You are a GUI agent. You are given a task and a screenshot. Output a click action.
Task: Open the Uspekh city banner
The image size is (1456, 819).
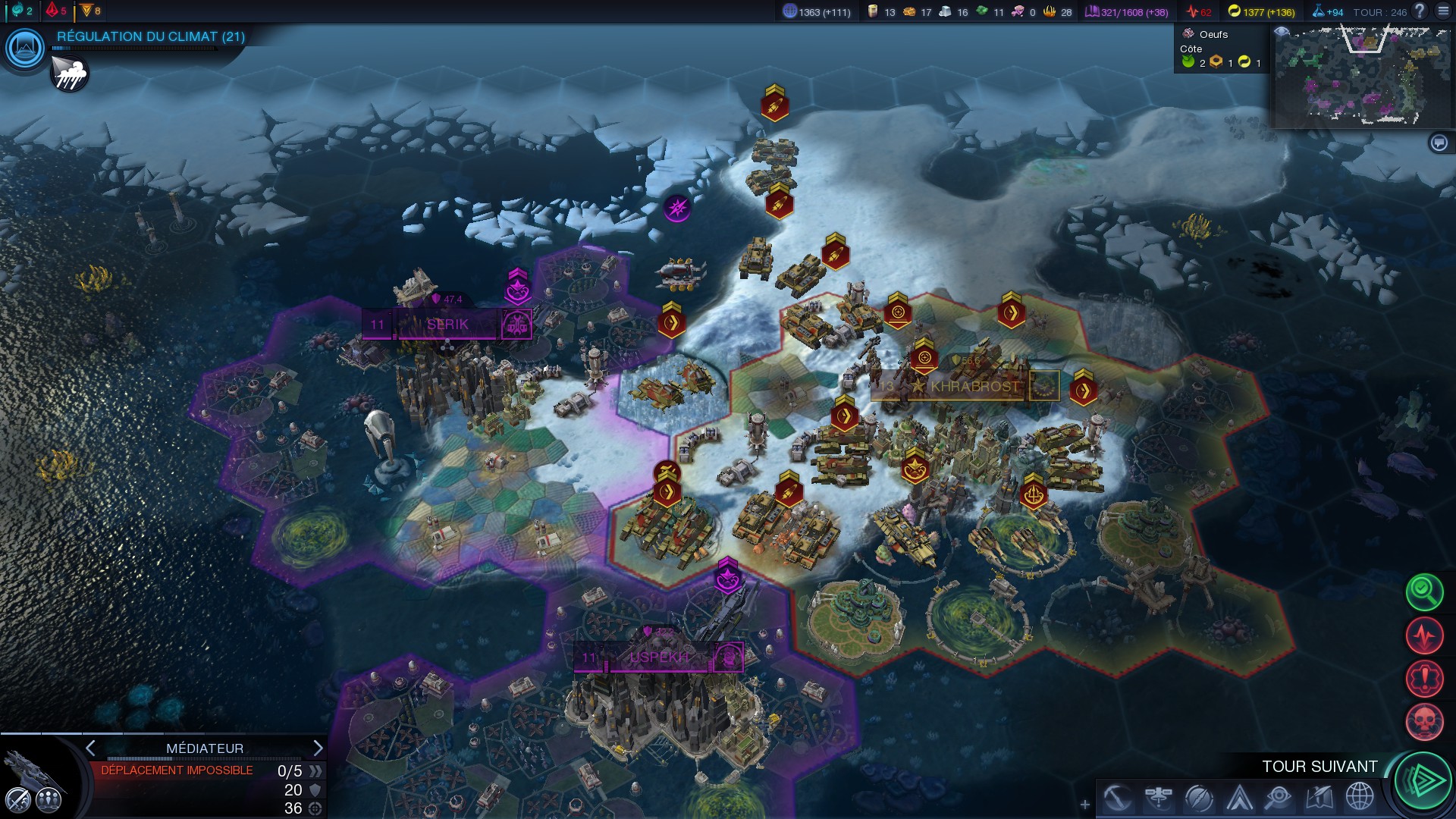point(658,657)
